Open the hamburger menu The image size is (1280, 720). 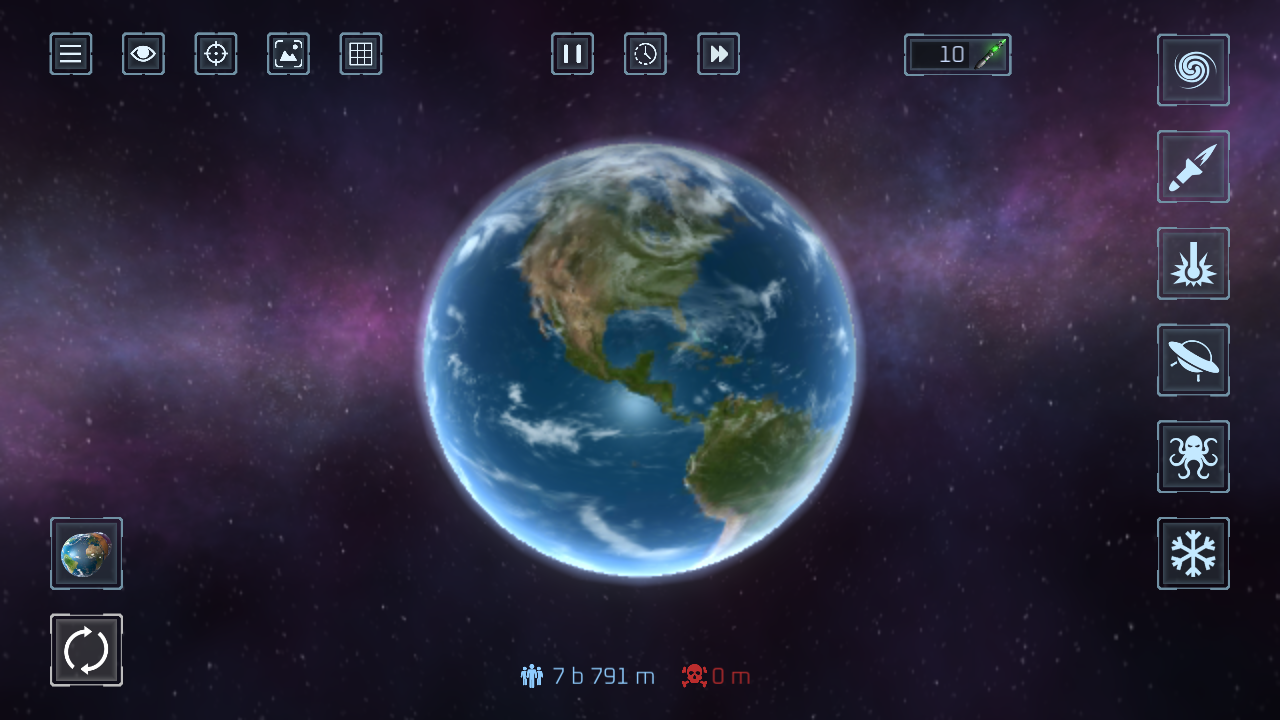pyautogui.click(x=70, y=53)
